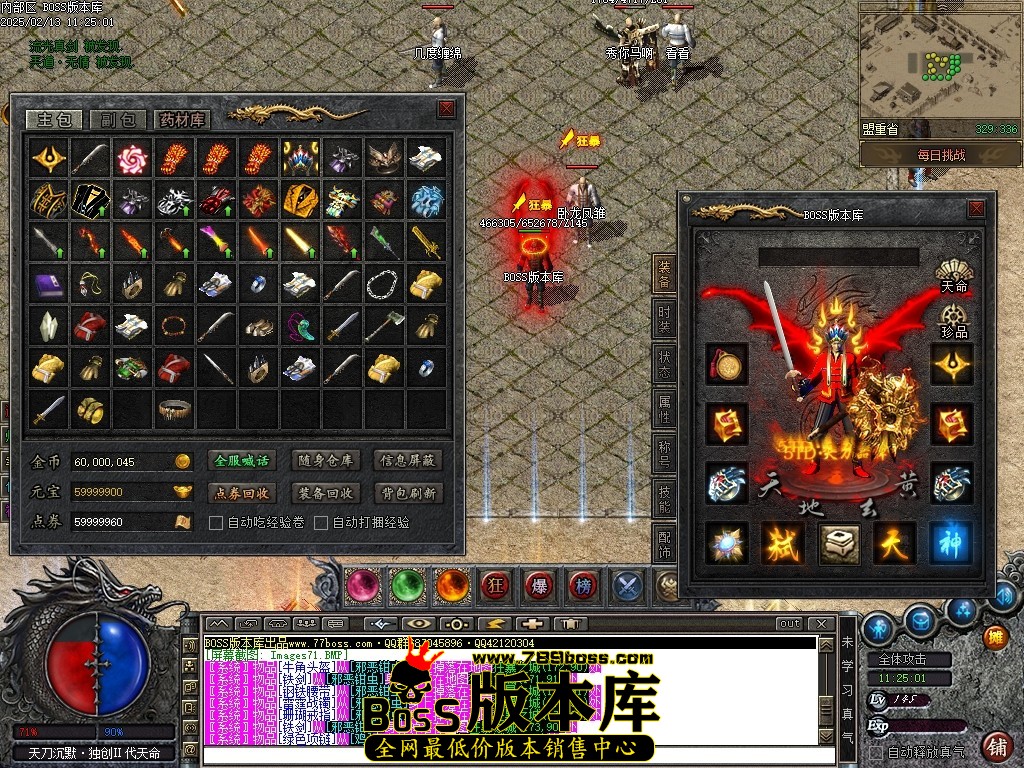Switch to the 副包 bag tab
The image size is (1024, 768).
pyautogui.click(x=118, y=120)
